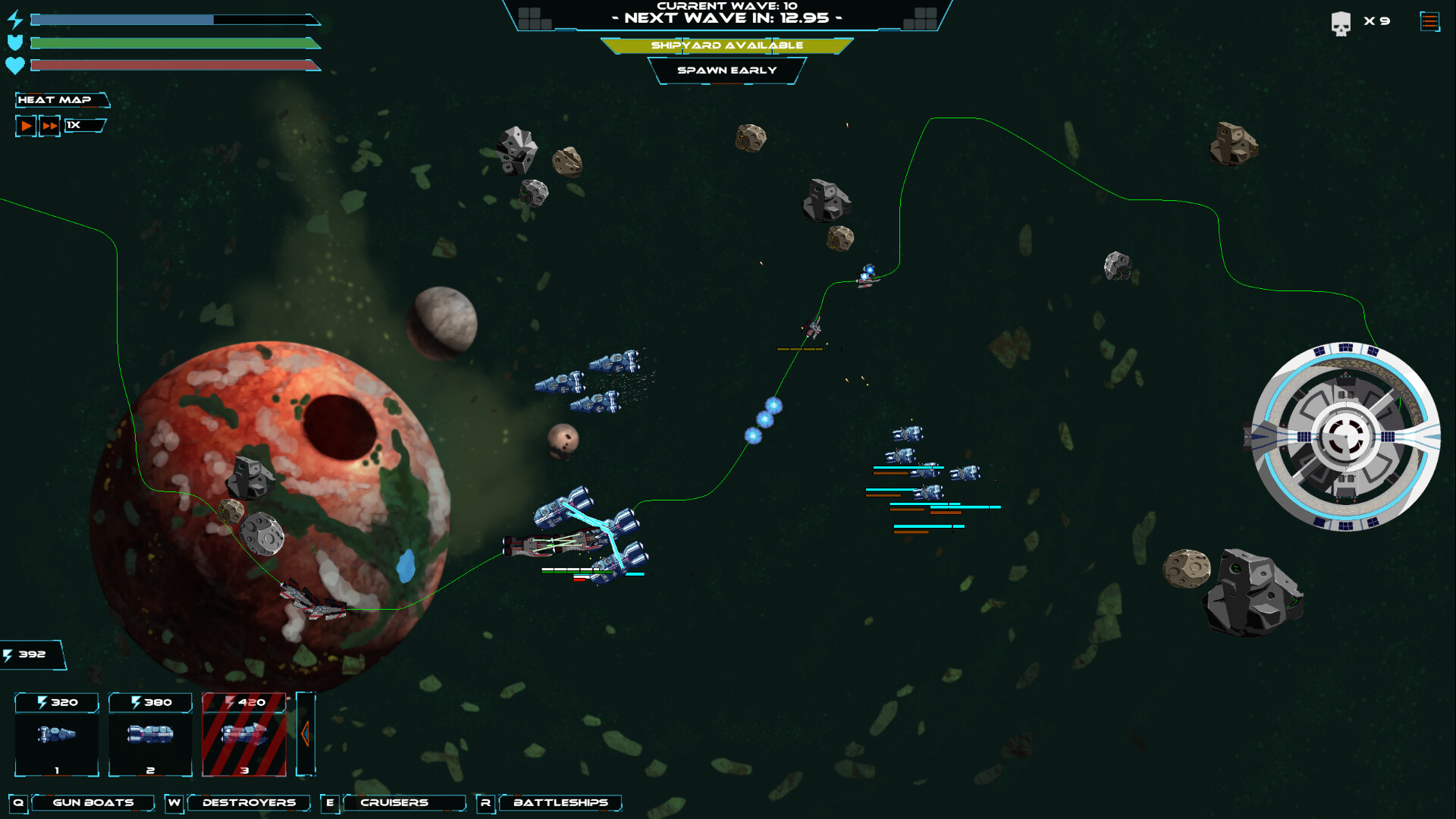Toggle fast-forward speed mode
The width and height of the screenshot is (1456, 819).
coord(49,125)
